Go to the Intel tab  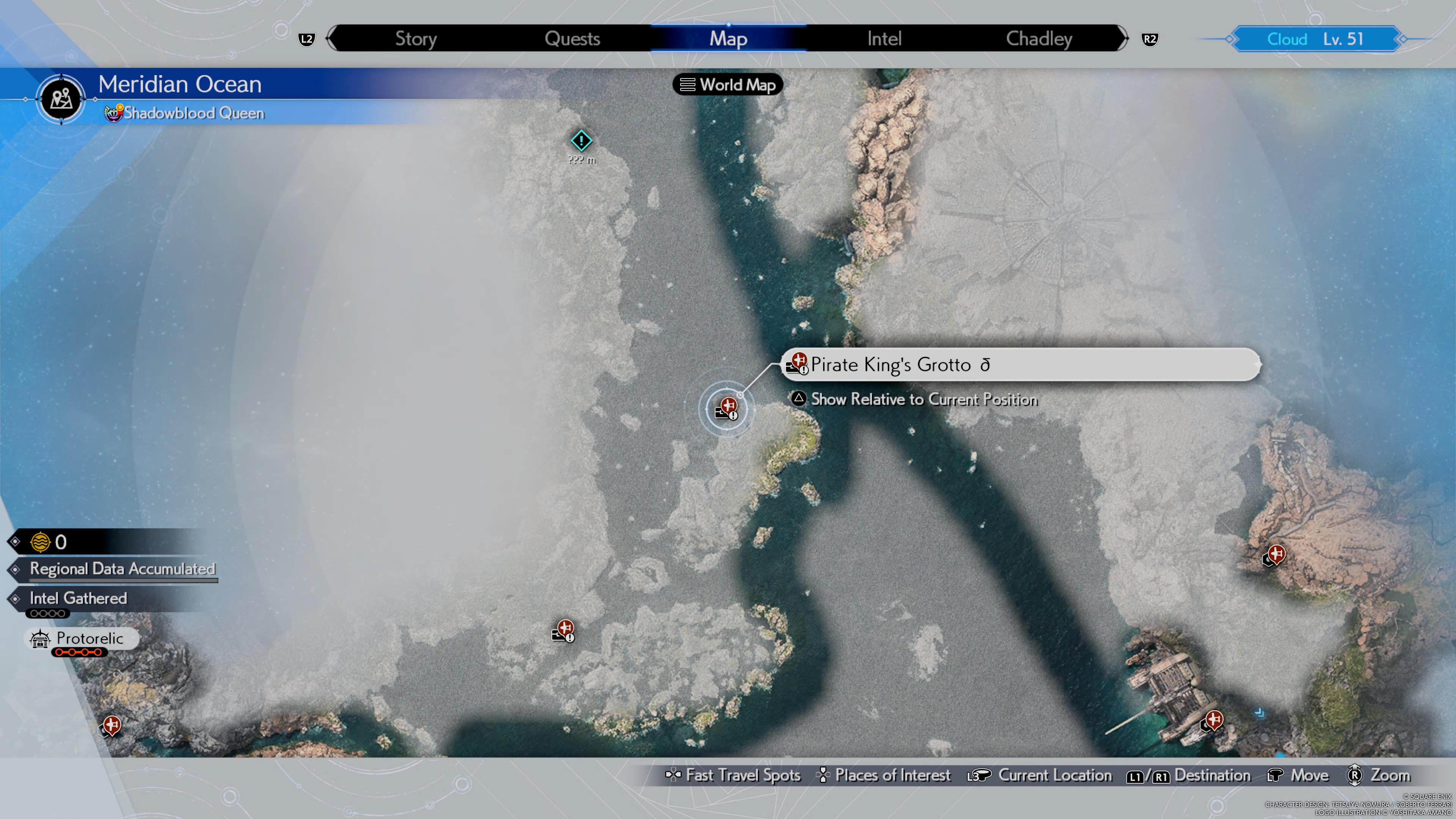pos(884,38)
